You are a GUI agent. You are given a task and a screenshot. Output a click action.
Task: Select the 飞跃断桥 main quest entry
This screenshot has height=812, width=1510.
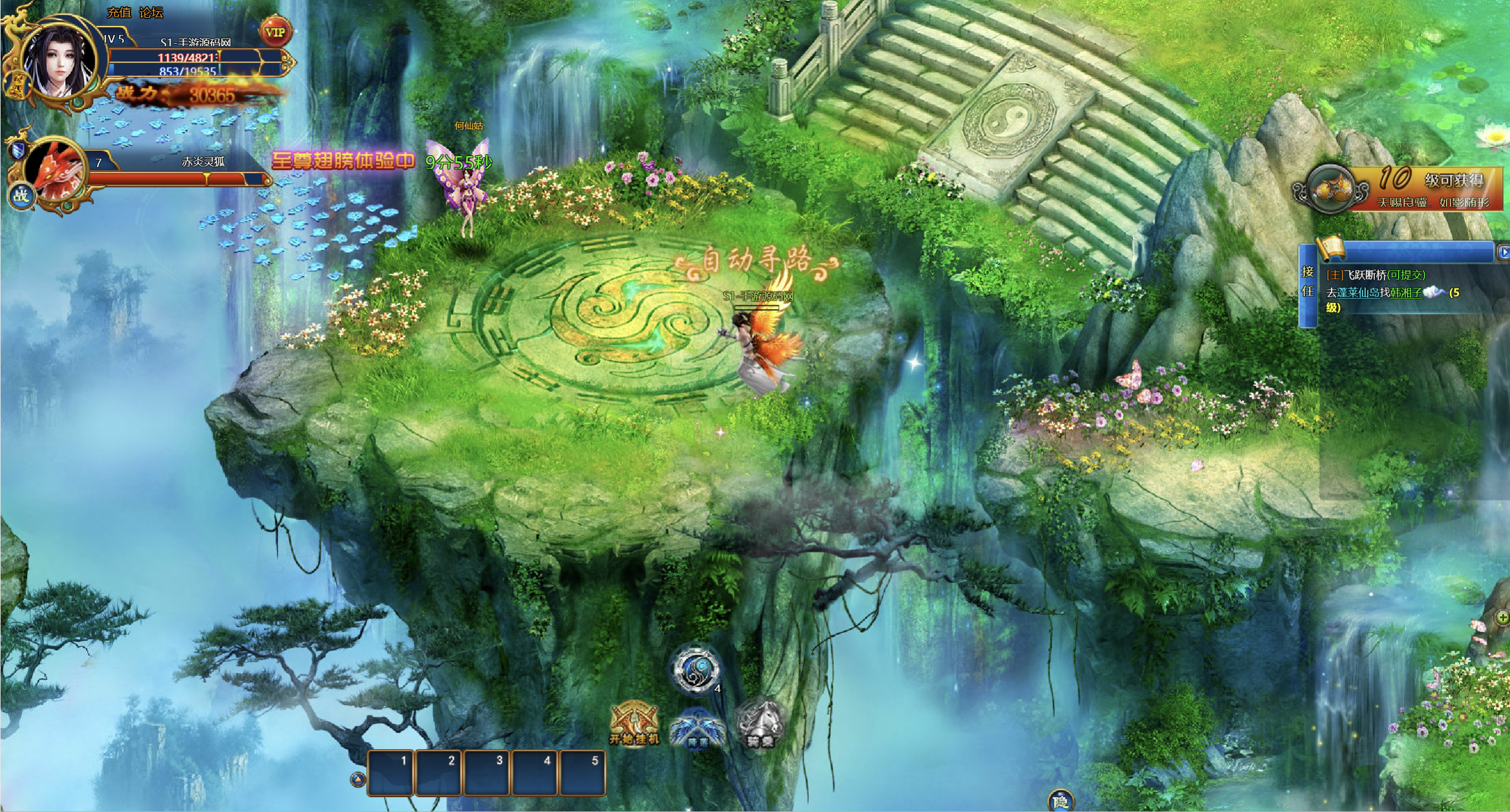pos(1375,275)
